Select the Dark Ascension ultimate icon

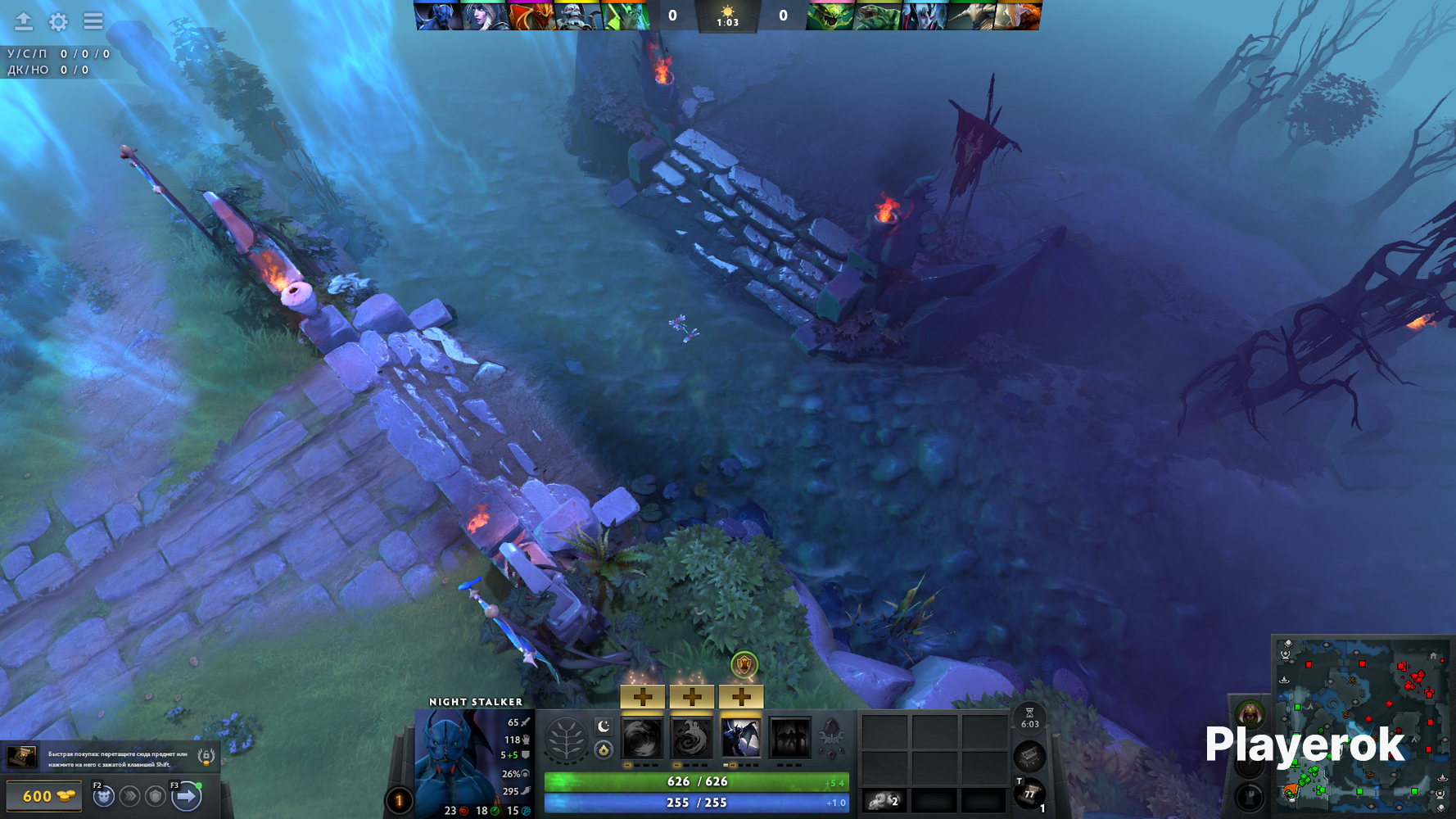click(x=789, y=738)
